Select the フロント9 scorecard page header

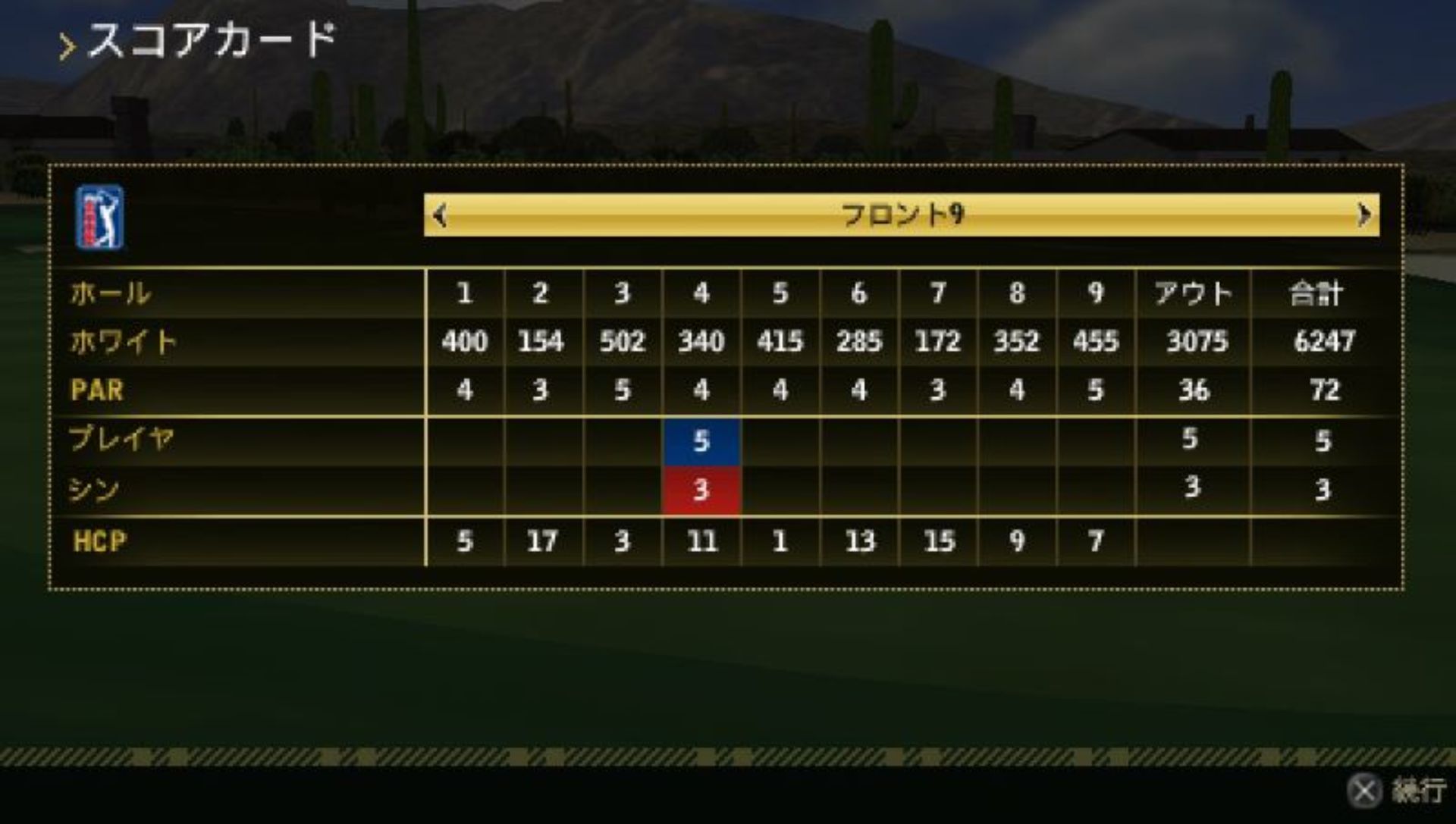point(902,215)
